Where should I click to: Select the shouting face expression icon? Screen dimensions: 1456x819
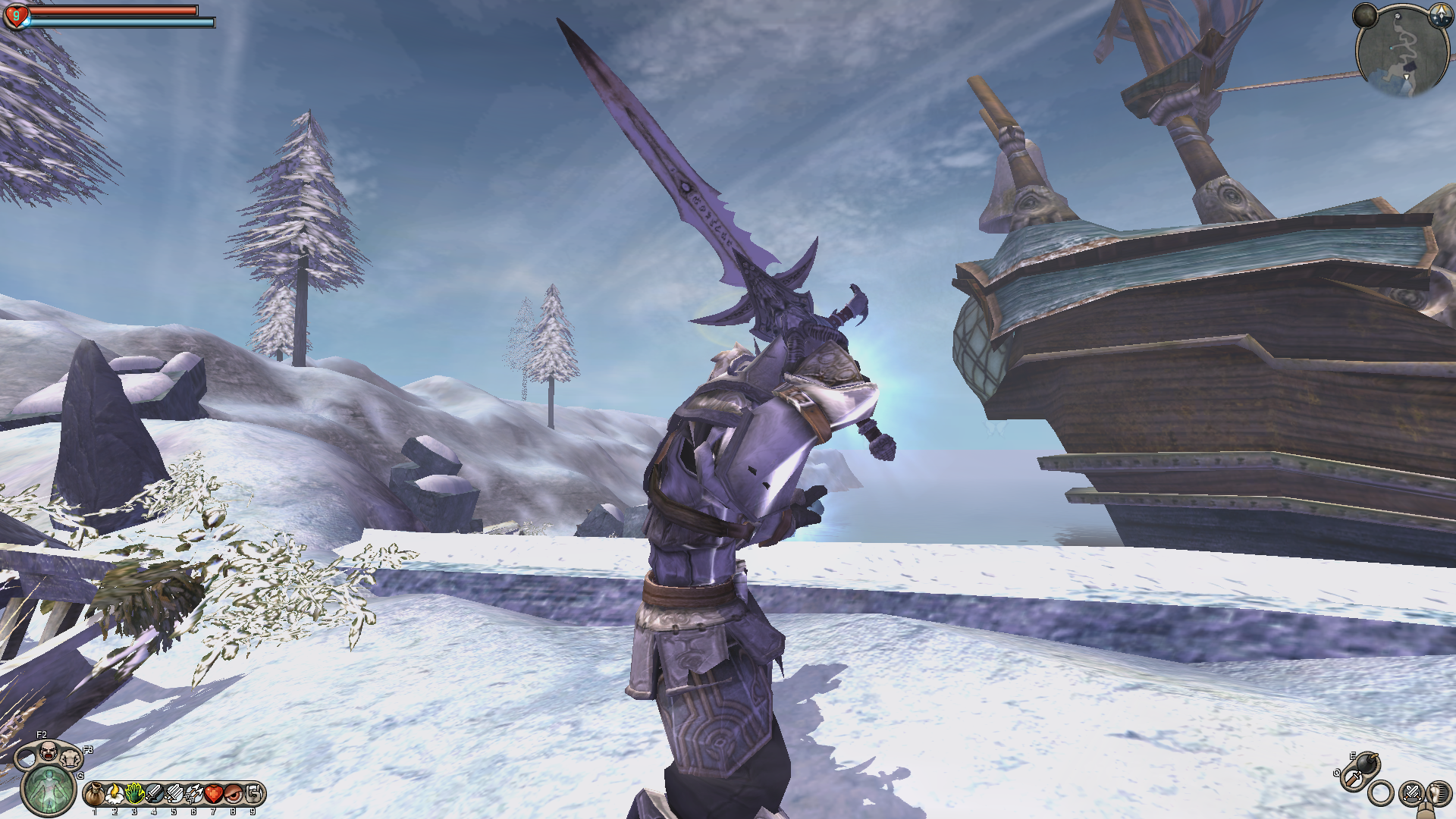point(48,752)
